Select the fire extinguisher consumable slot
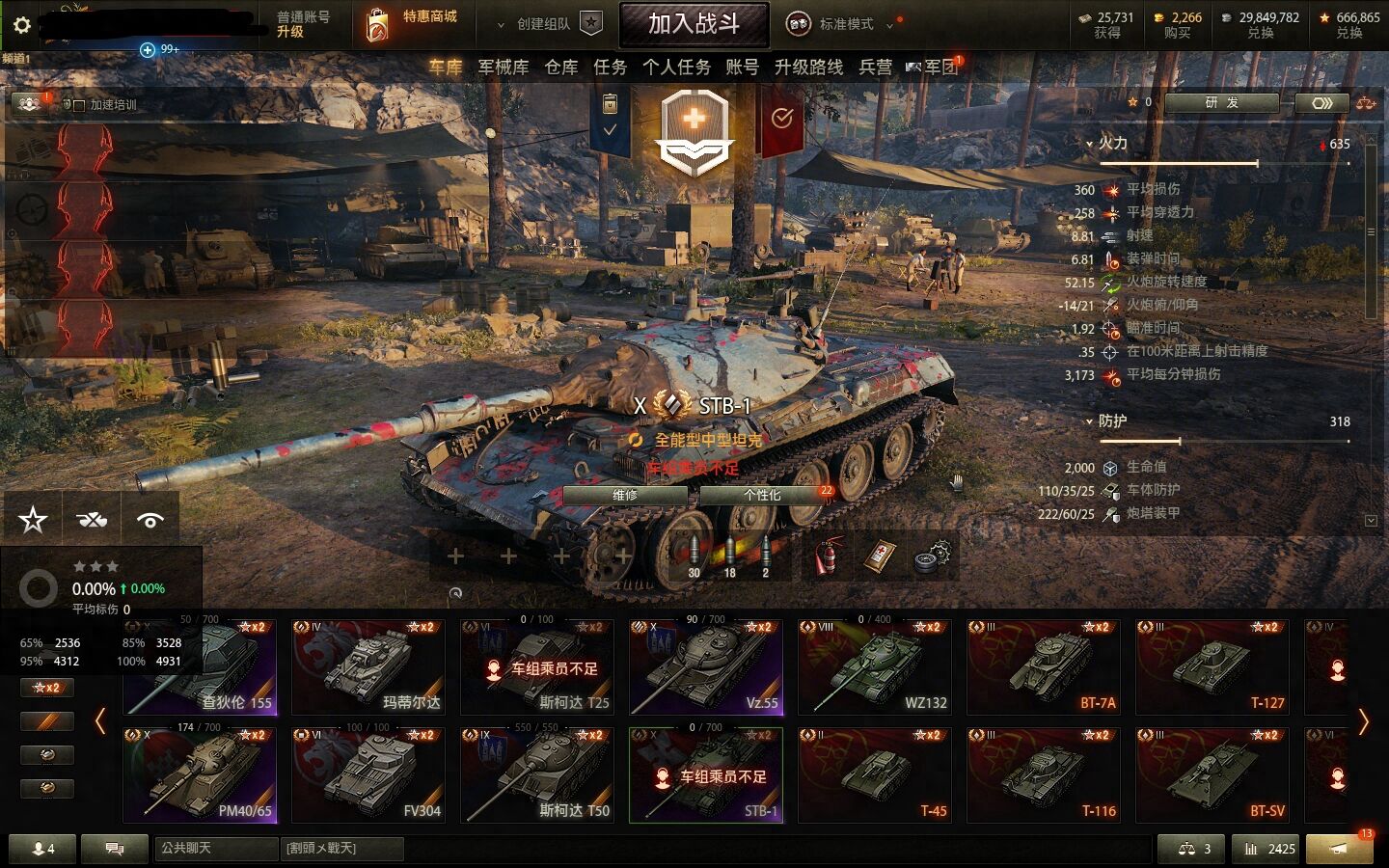The width and height of the screenshot is (1389, 868). [827, 556]
